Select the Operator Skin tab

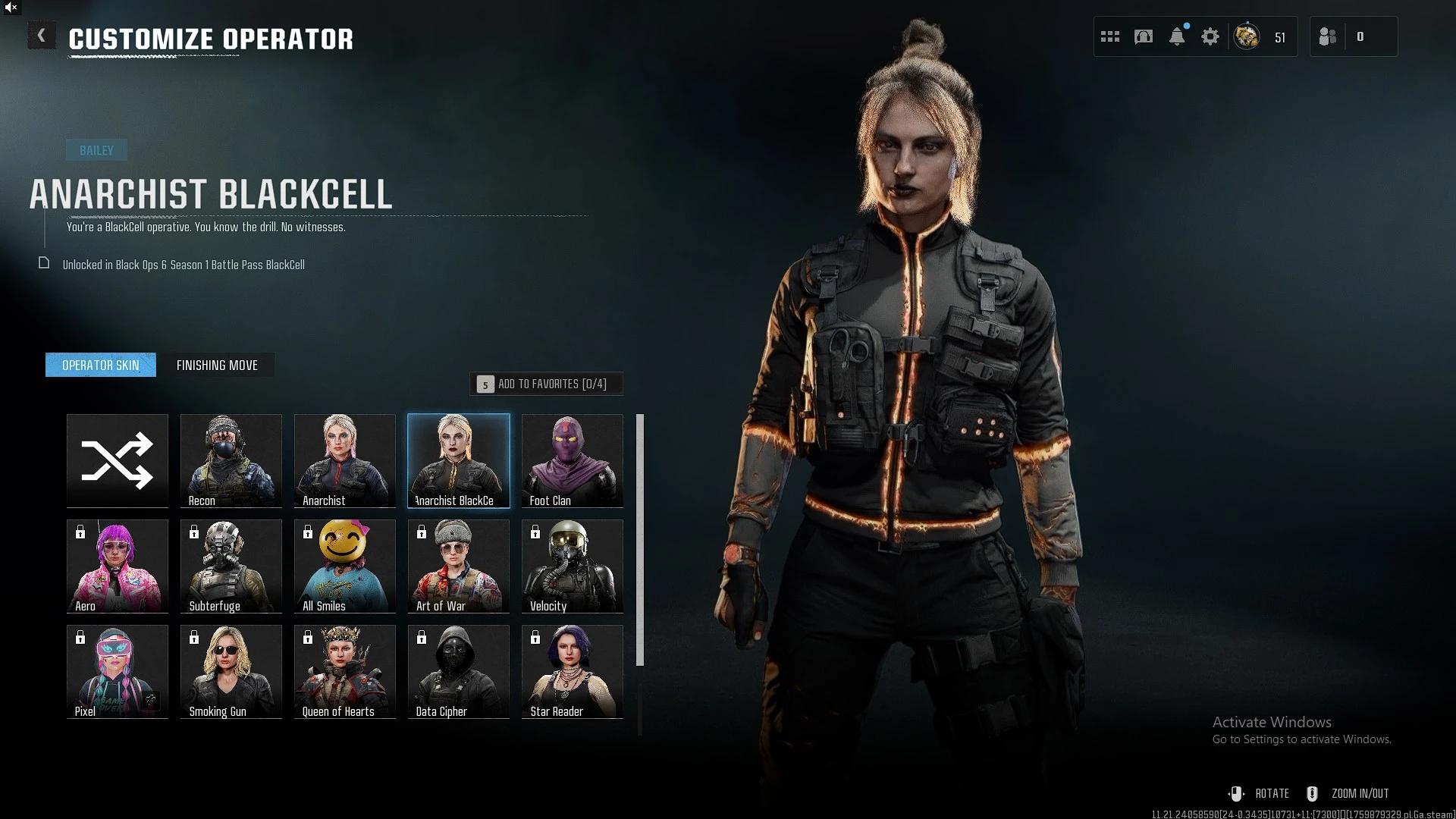101,366
